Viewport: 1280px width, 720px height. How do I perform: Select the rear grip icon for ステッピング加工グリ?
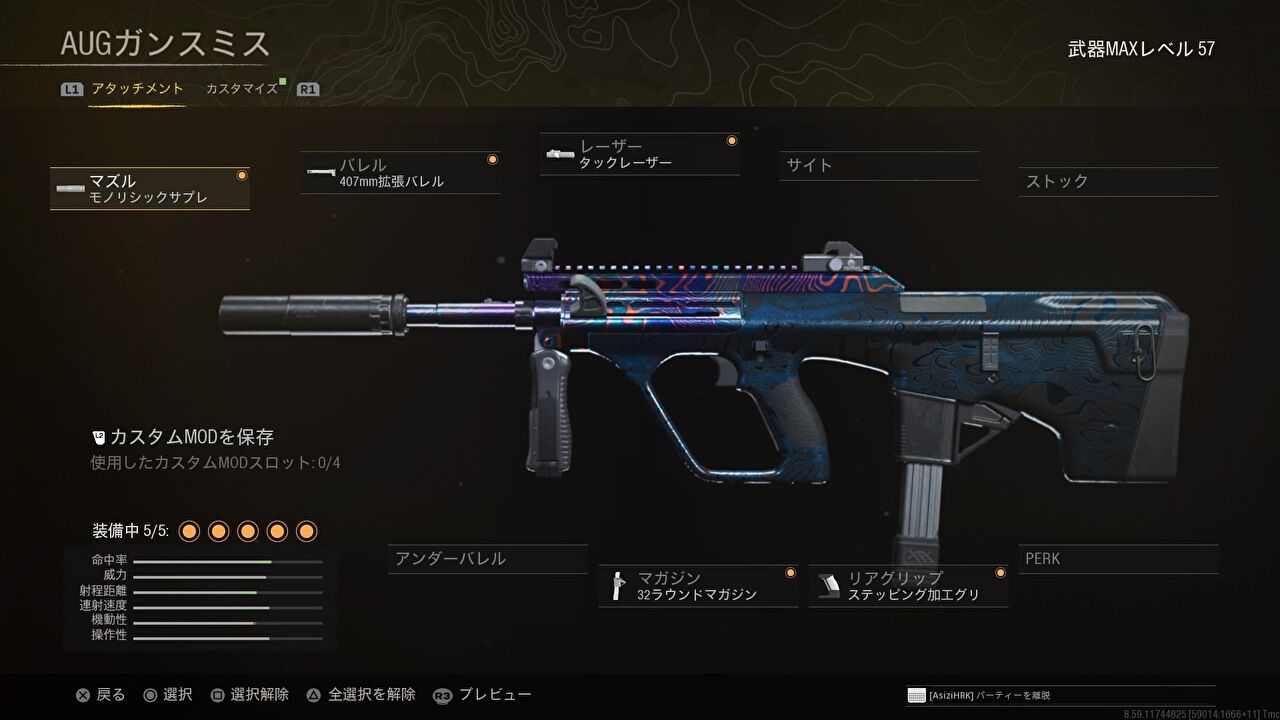pos(827,584)
